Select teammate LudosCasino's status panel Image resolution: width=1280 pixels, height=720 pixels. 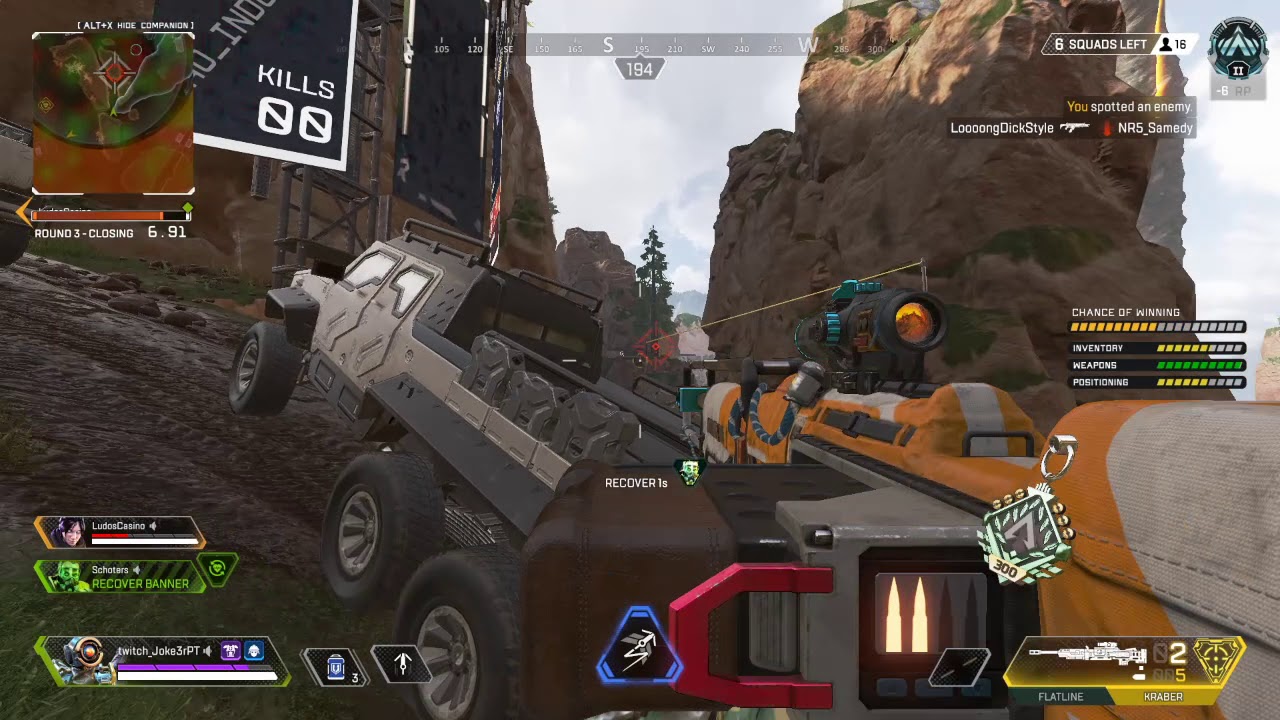pos(119,531)
